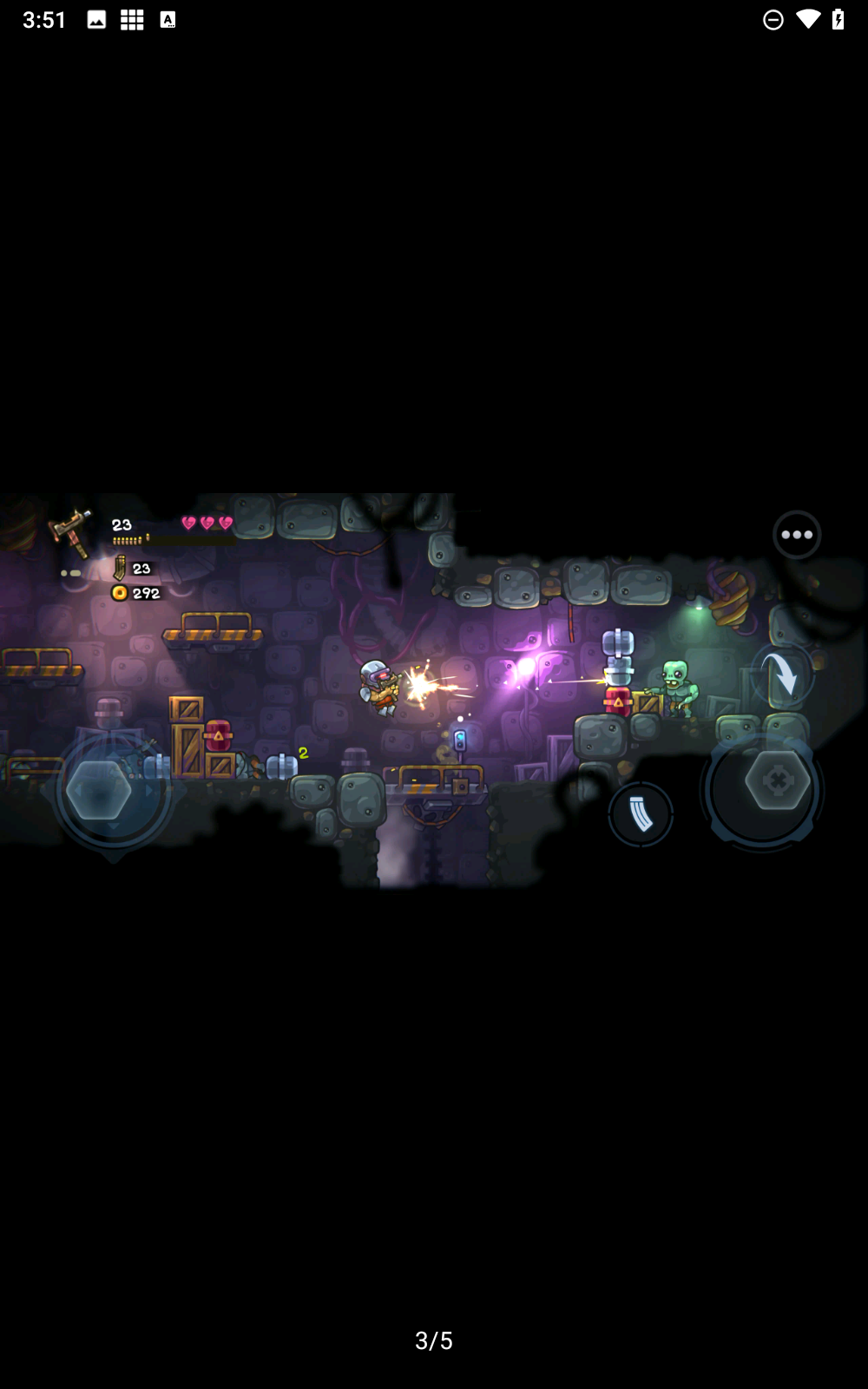Open the three-dot options menu
This screenshot has width=868, height=1389.
pyautogui.click(x=796, y=535)
